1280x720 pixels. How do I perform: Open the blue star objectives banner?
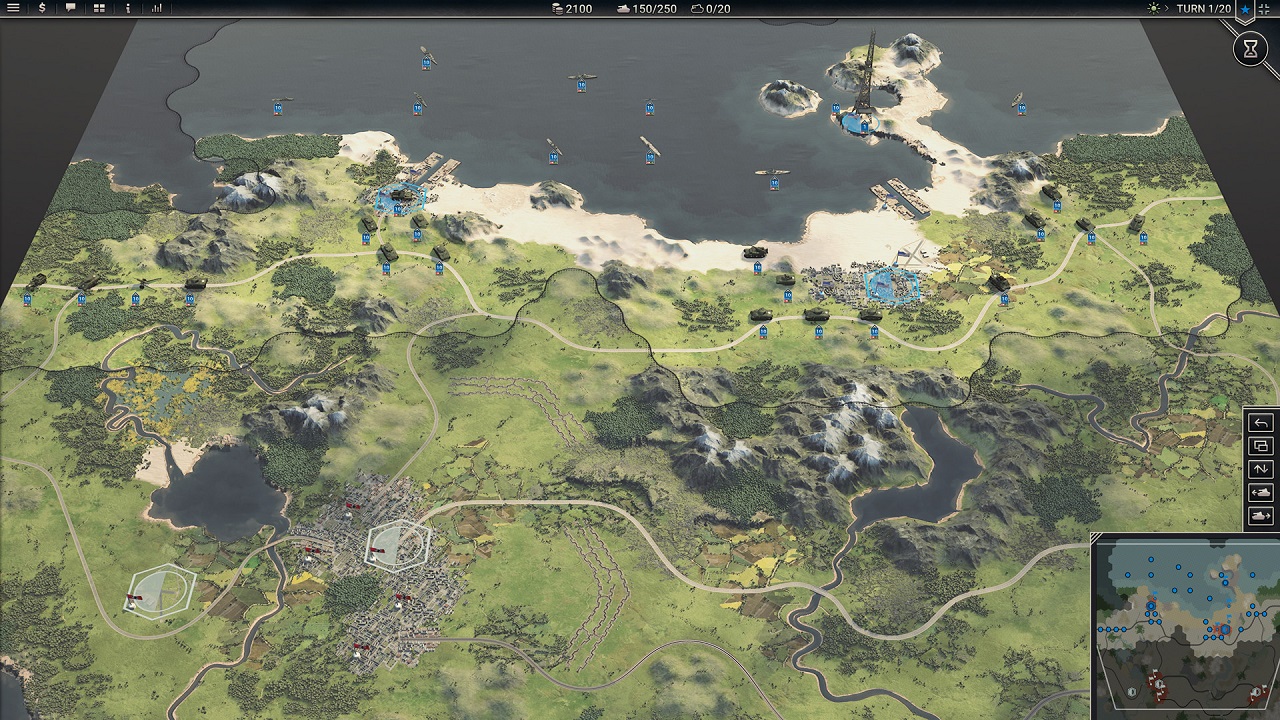(x=1245, y=9)
